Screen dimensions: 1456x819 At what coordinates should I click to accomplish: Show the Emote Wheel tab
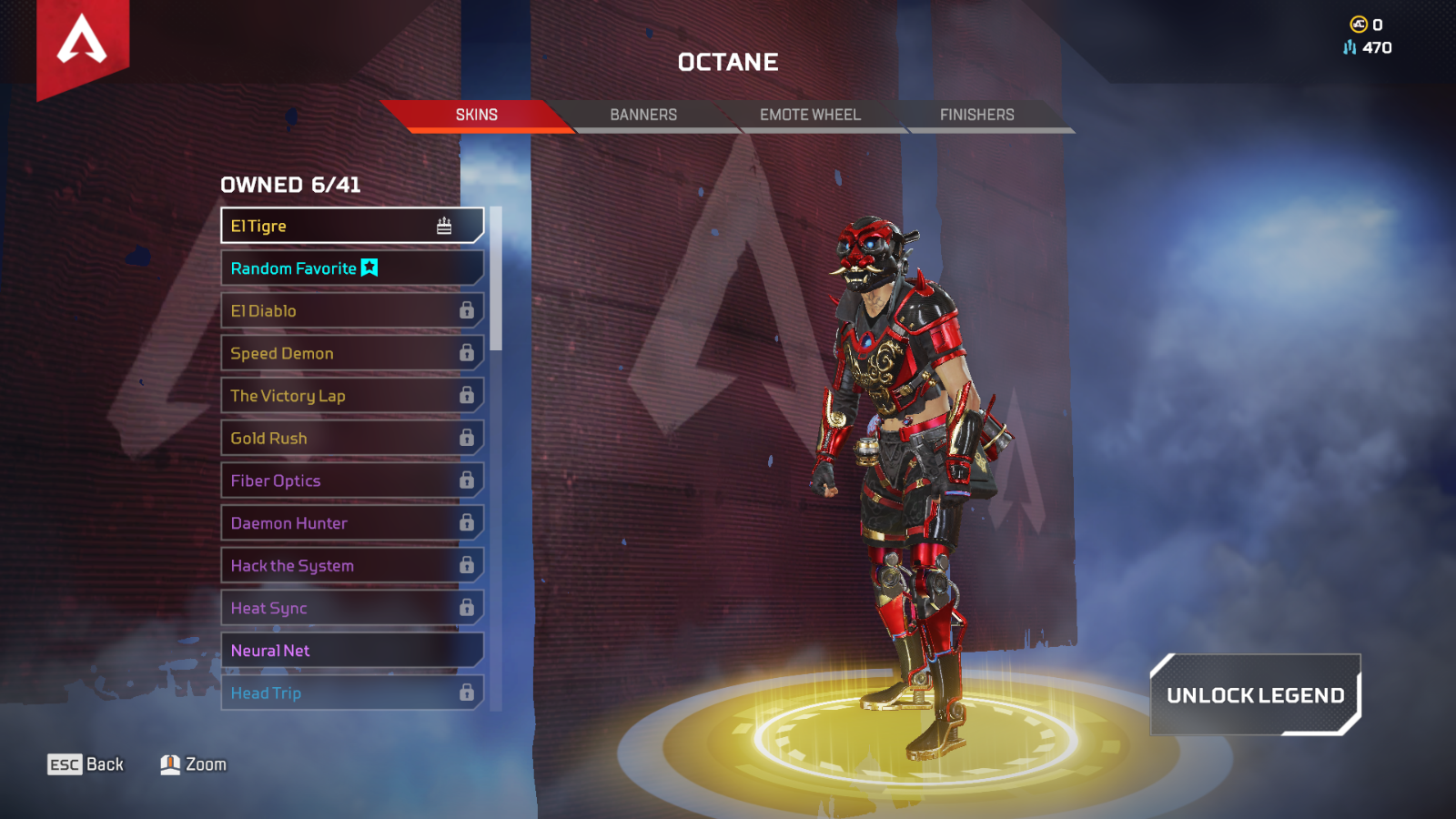coord(810,115)
